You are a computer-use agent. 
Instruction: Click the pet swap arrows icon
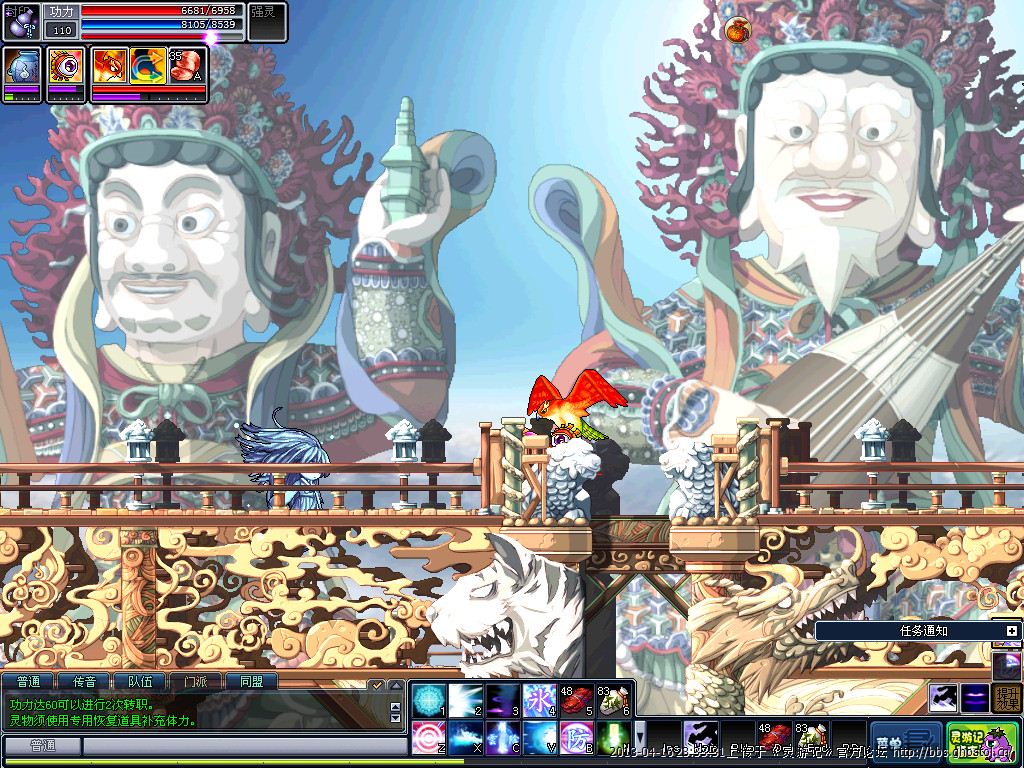[x=148, y=65]
